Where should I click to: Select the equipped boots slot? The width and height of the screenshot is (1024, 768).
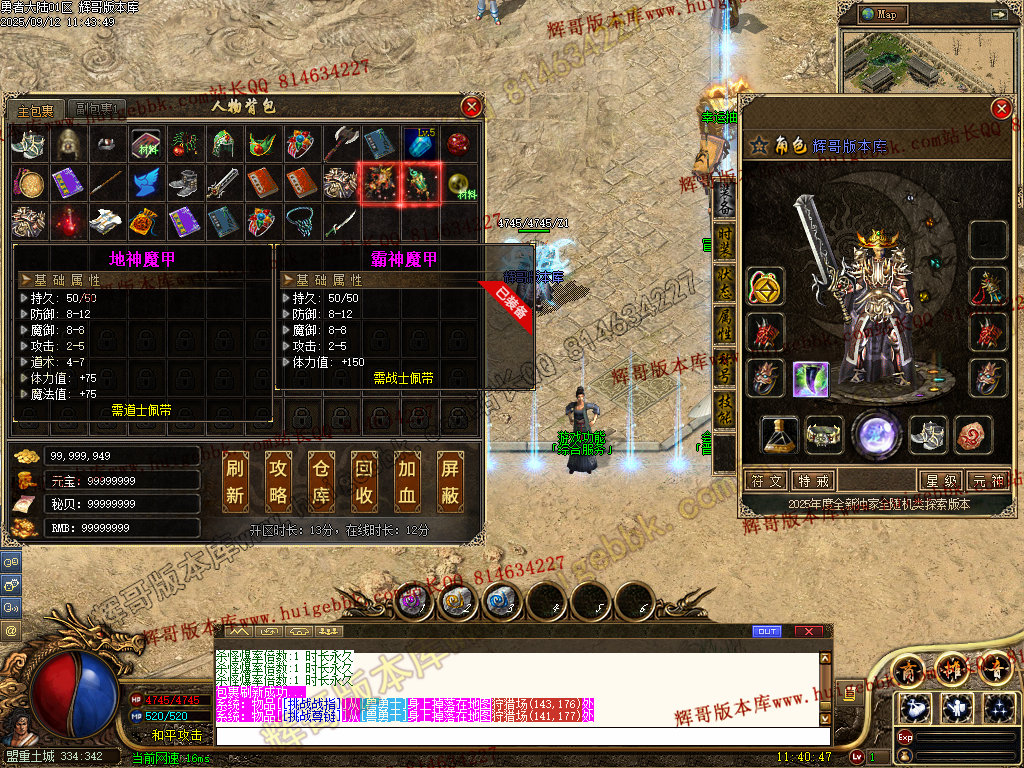tap(929, 434)
